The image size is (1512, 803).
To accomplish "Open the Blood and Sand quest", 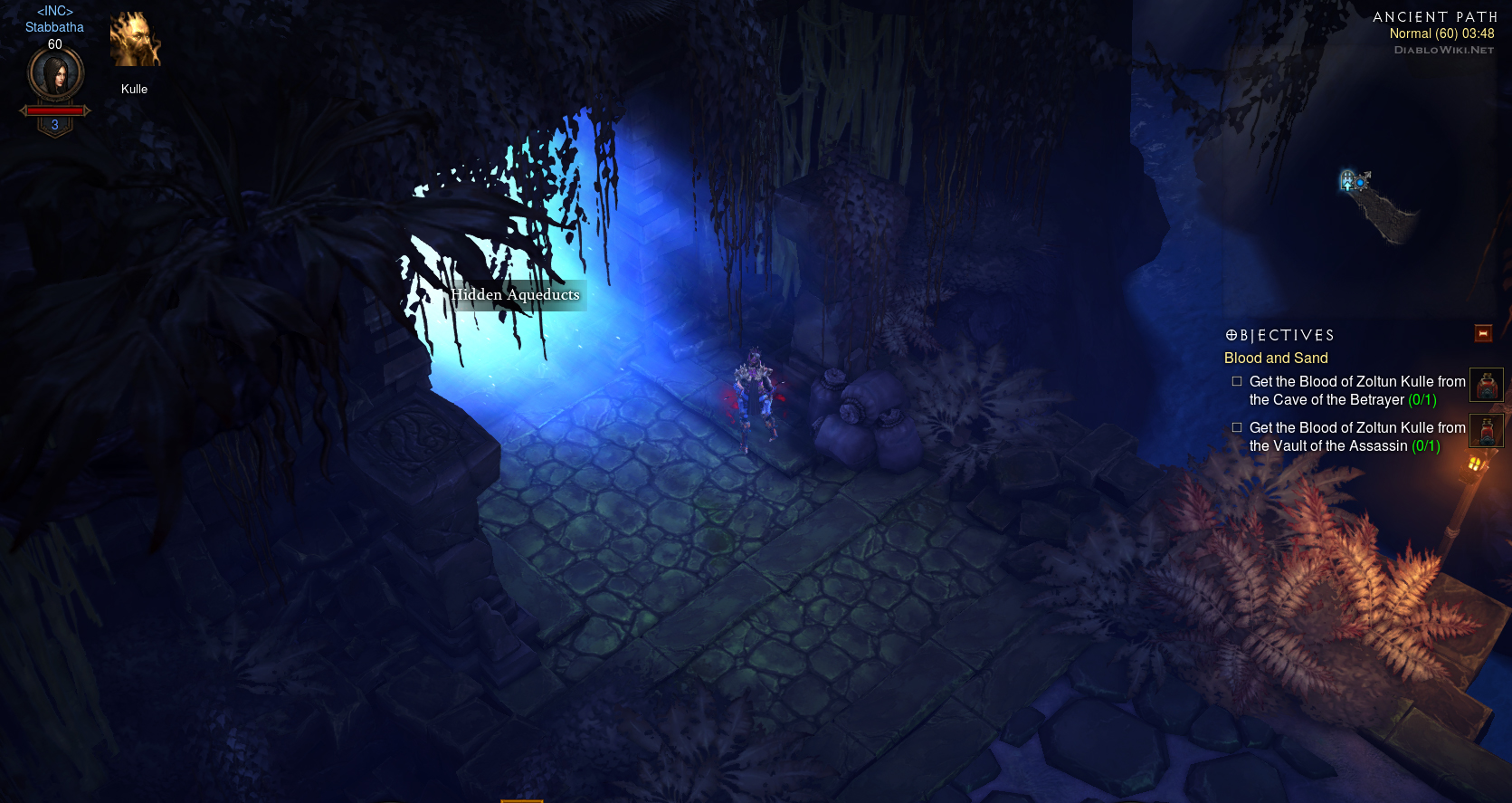I will 1276,358.
